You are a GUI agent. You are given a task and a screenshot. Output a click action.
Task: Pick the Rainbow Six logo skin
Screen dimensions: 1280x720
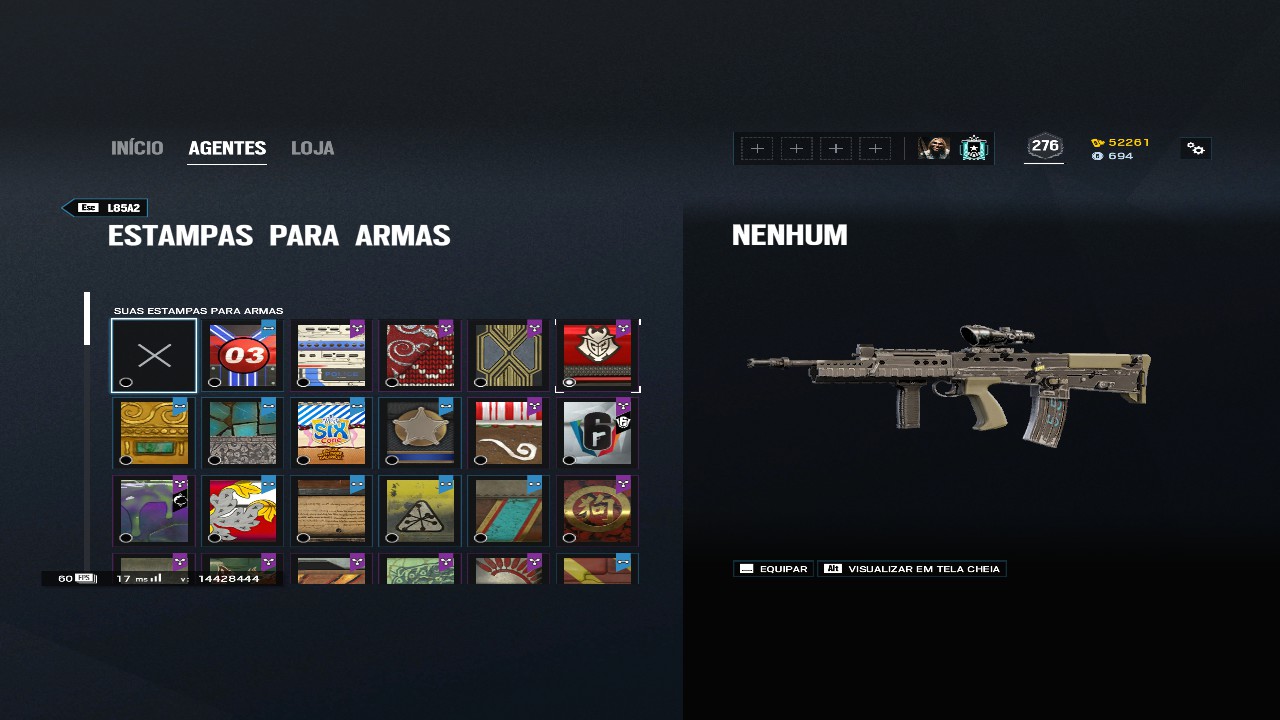click(x=597, y=433)
